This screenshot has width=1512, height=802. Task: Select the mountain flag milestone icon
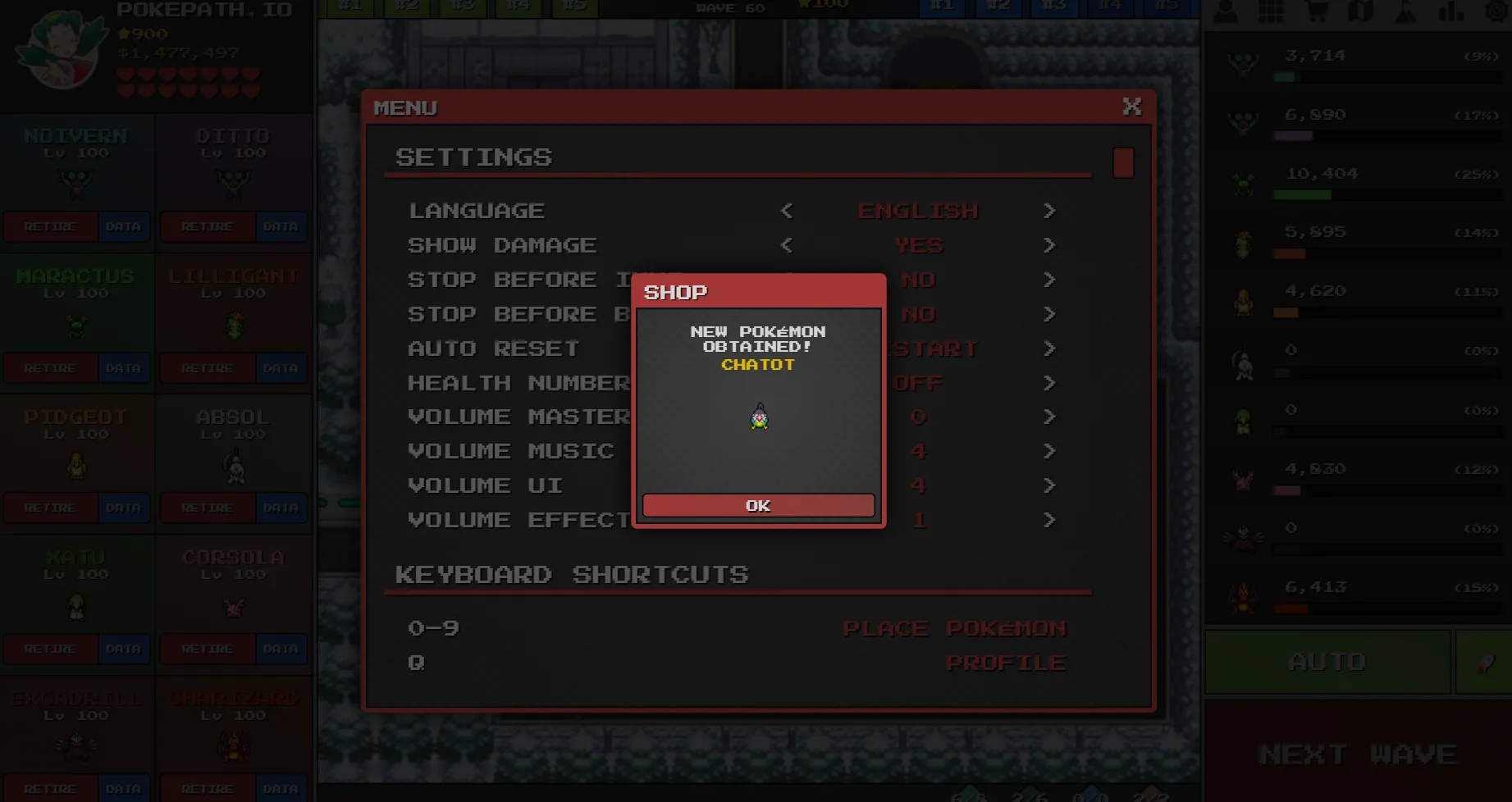(x=1405, y=11)
